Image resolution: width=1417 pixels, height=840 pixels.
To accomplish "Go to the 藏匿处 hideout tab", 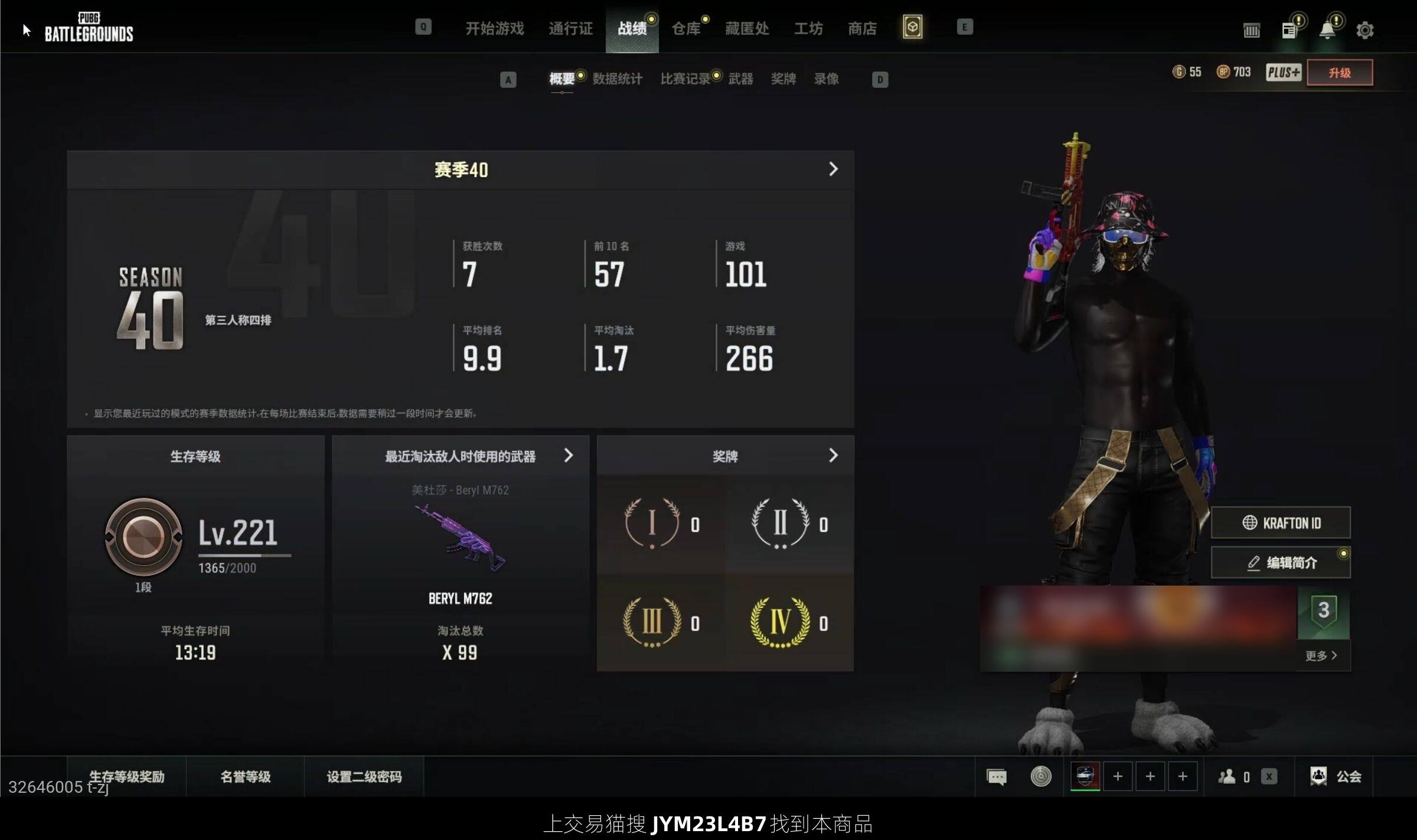I will tap(746, 28).
